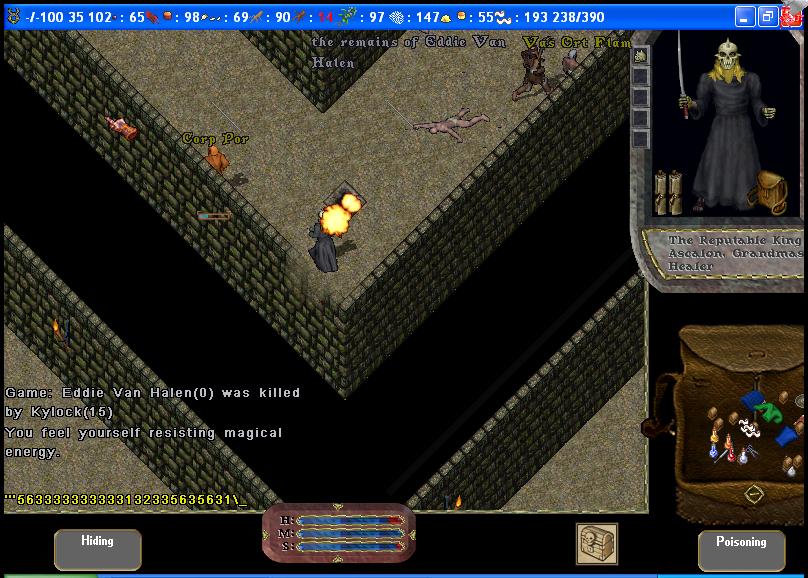Click the character title scroll on the paperdoll
This screenshot has width=808, height=578.
735,253
